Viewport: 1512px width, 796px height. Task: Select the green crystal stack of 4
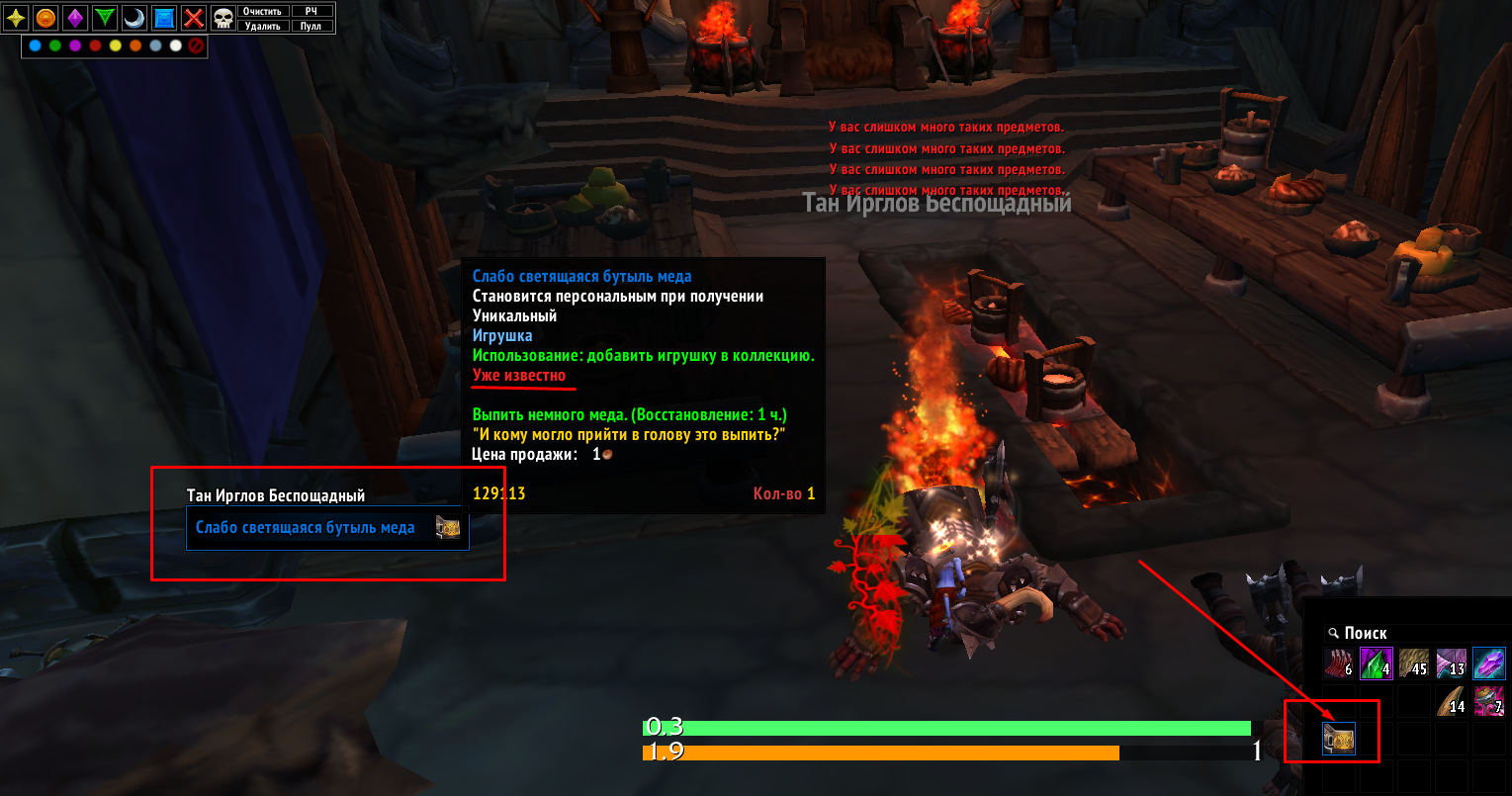(x=1377, y=663)
